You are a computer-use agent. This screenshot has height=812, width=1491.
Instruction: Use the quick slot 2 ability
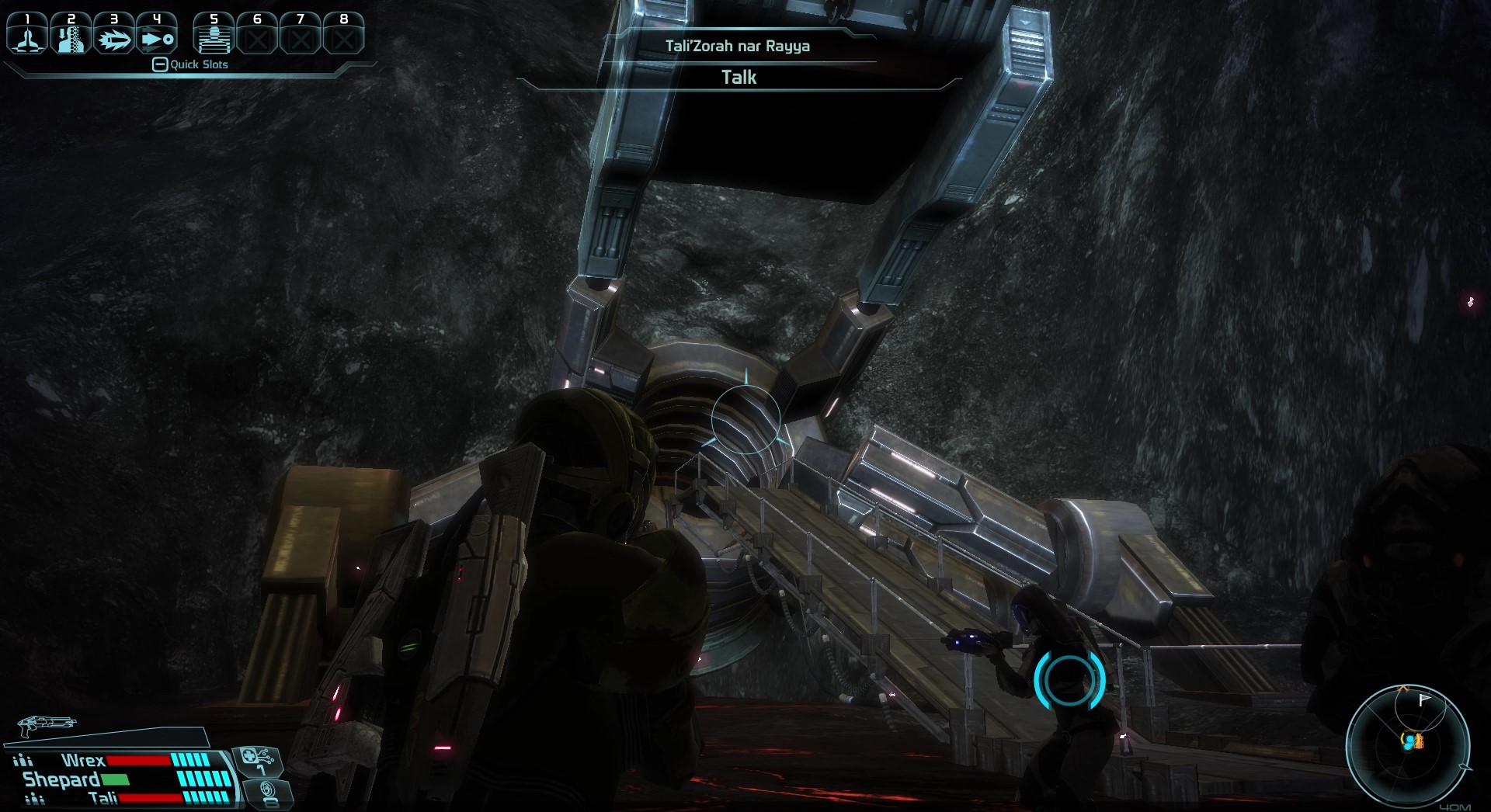71,36
